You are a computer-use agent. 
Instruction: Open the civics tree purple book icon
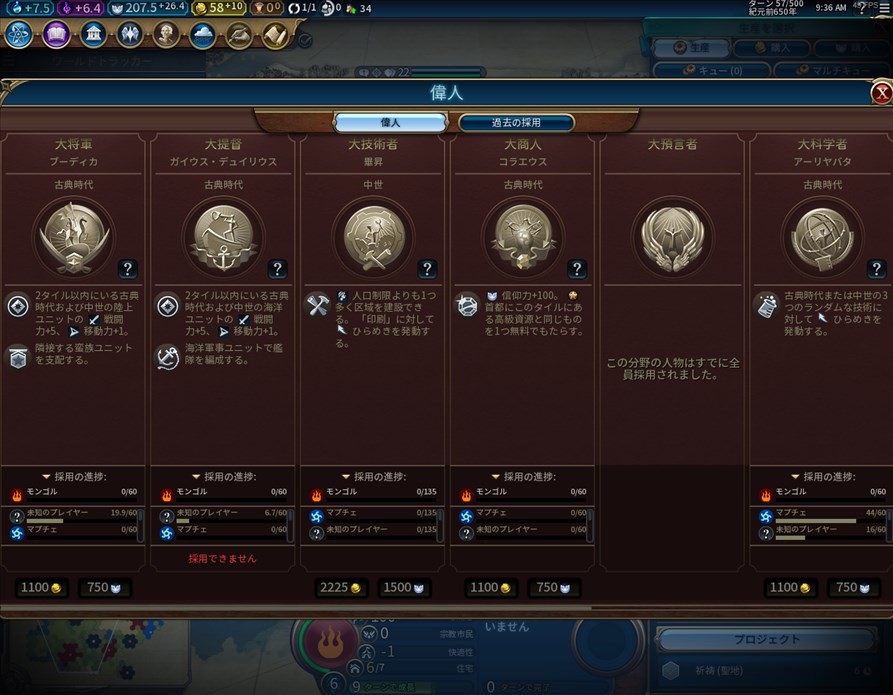[x=56, y=35]
